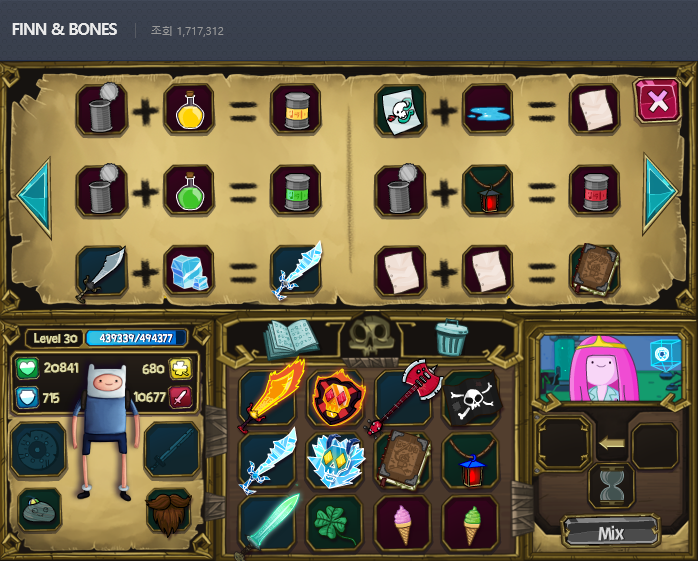This screenshot has width=698, height=561.
Task: Go to the next recipe page
Action: tap(661, 191)
